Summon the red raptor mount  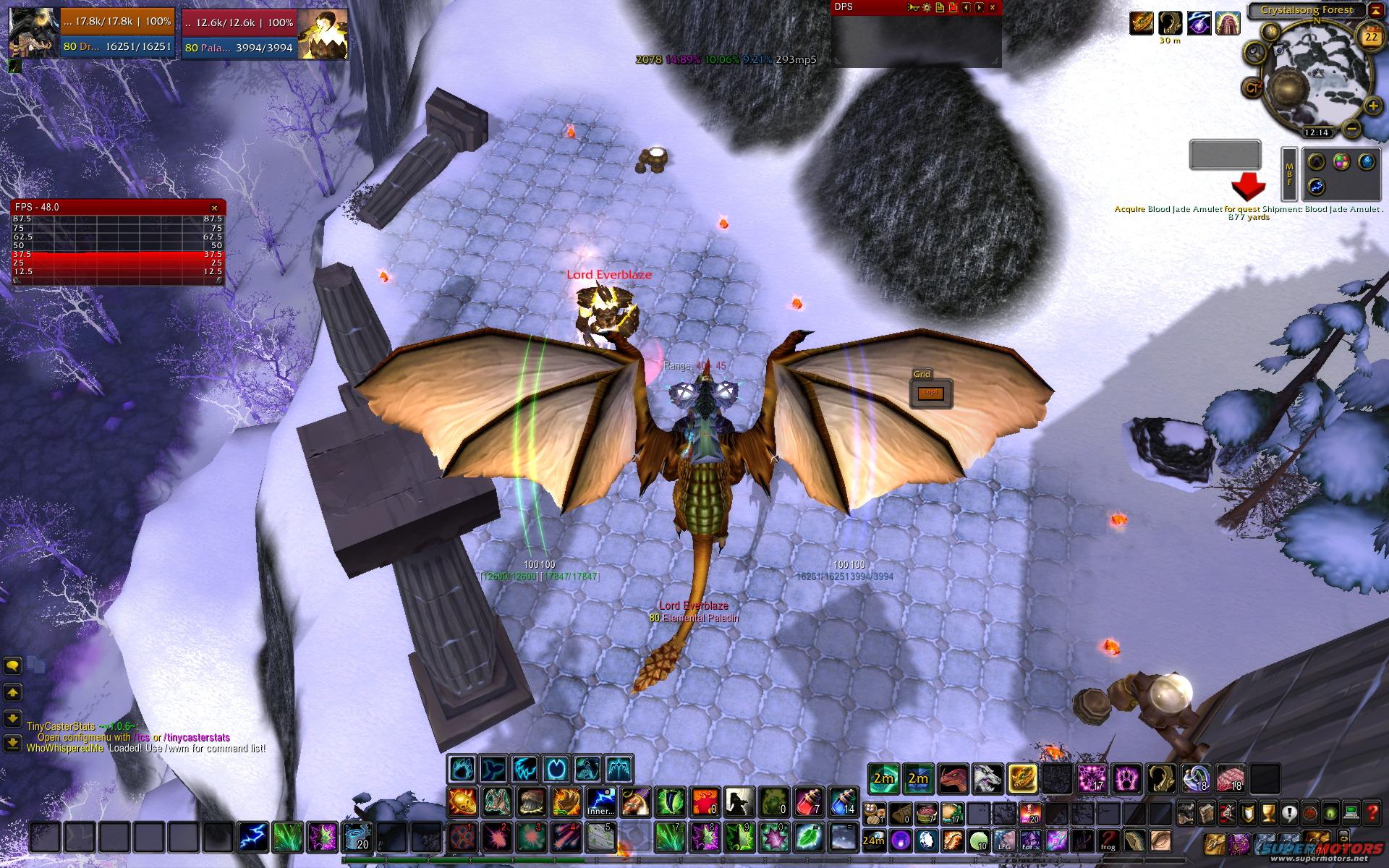(x=953, y=779)
